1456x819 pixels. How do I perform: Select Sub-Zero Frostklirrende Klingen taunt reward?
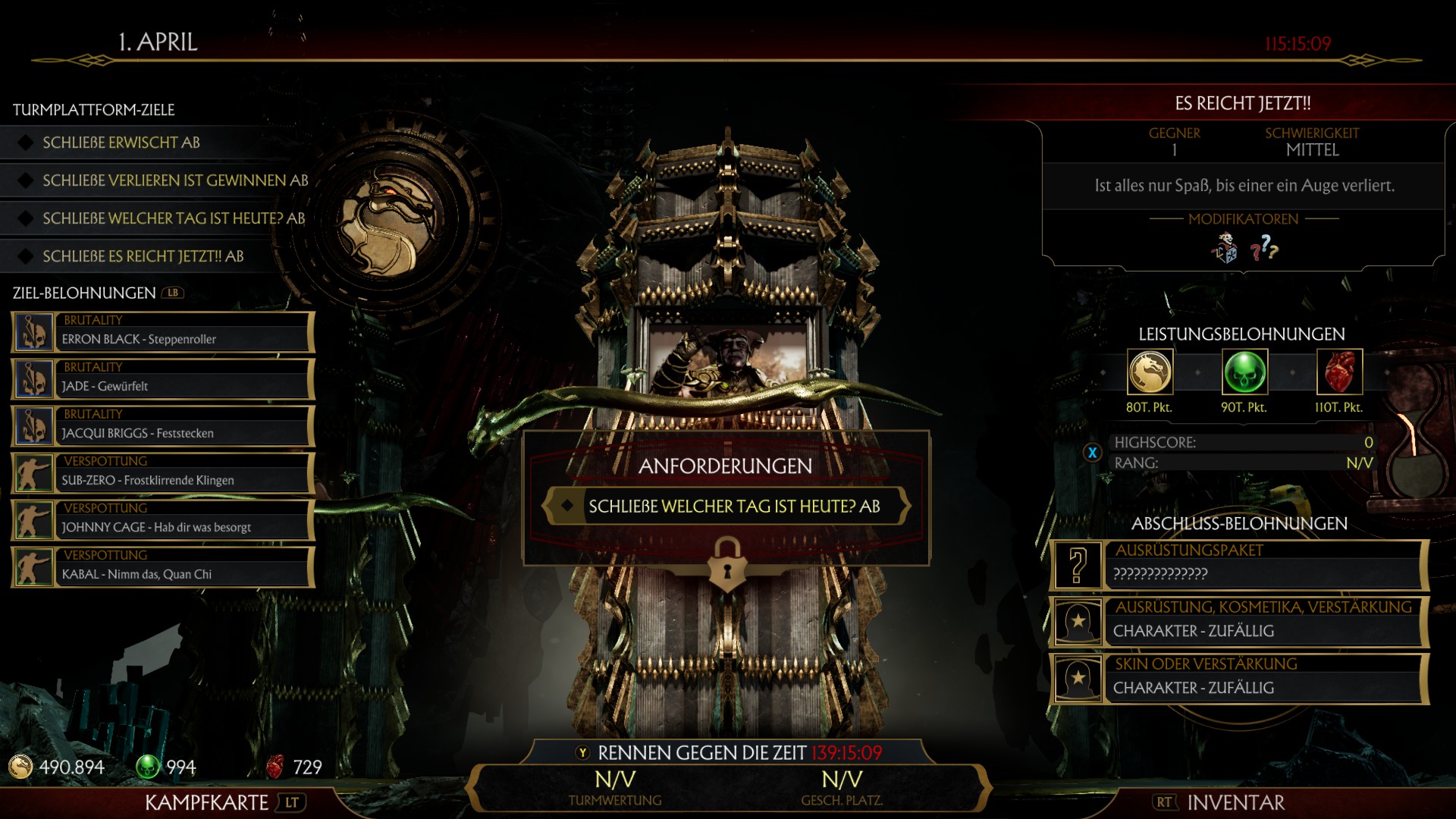(163, 474)
